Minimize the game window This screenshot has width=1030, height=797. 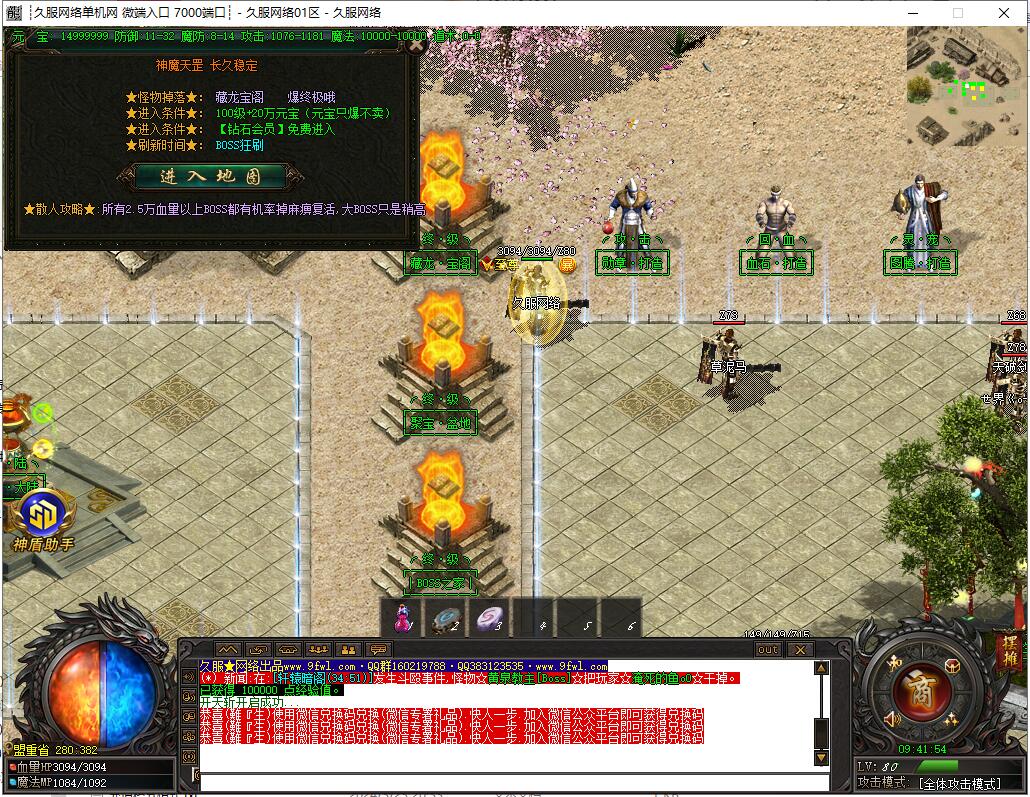911,13
